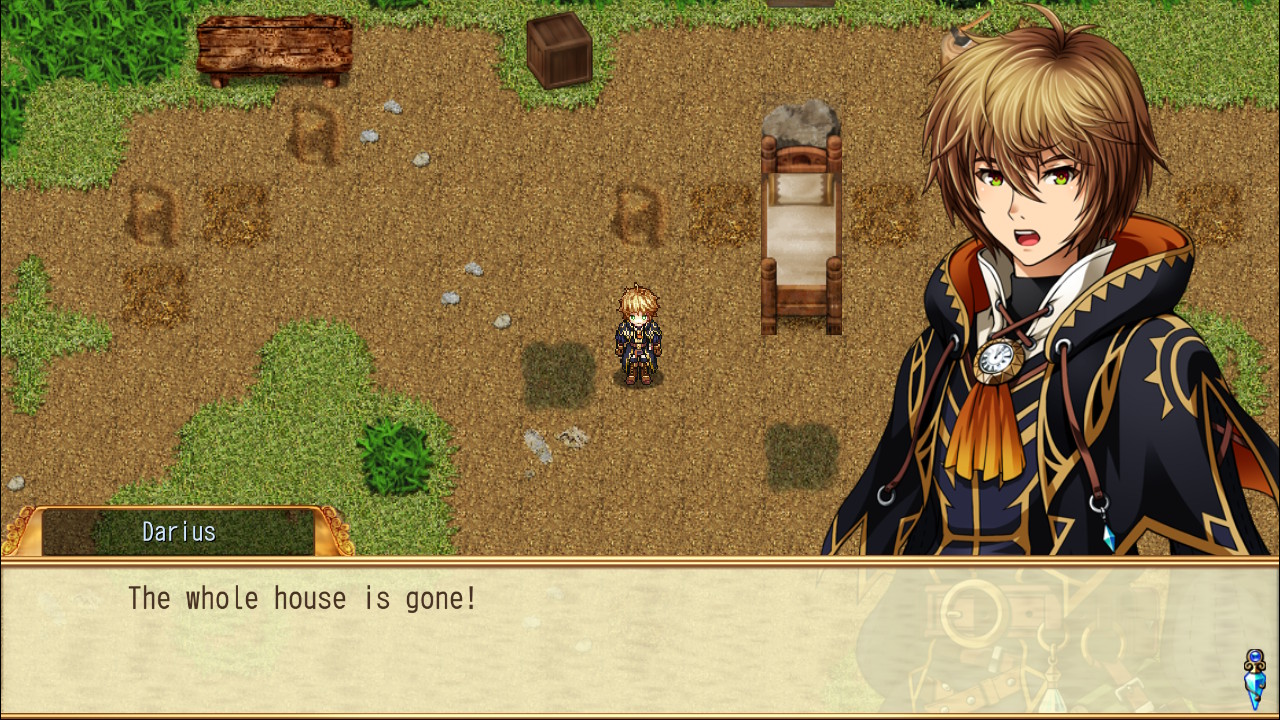
Task: Select the fallen log bench
Action: 275,45
